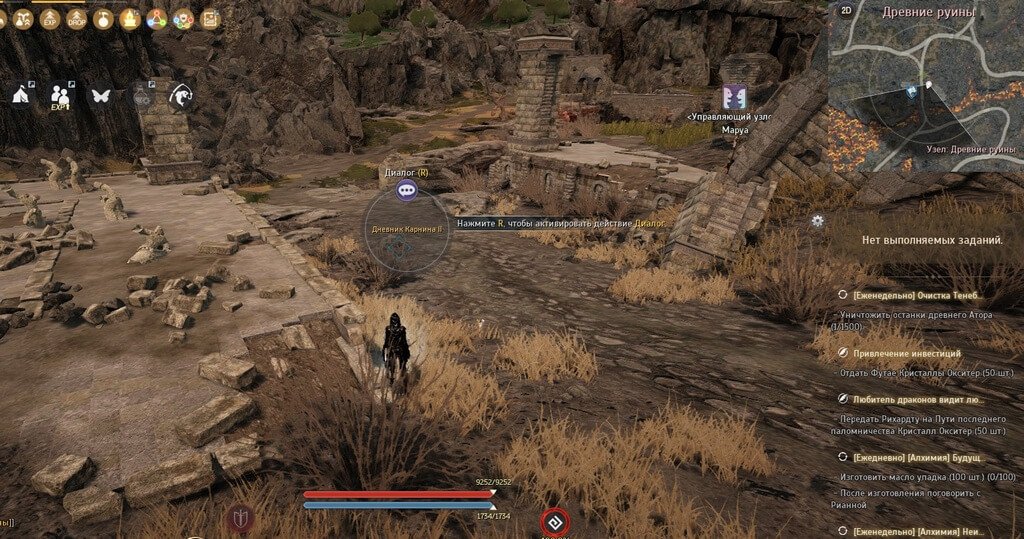Click the red-ringed diamond skill icon
The width and height of the screenshot is (1024, 539).
pyautogui.click(x=555, y=522)
